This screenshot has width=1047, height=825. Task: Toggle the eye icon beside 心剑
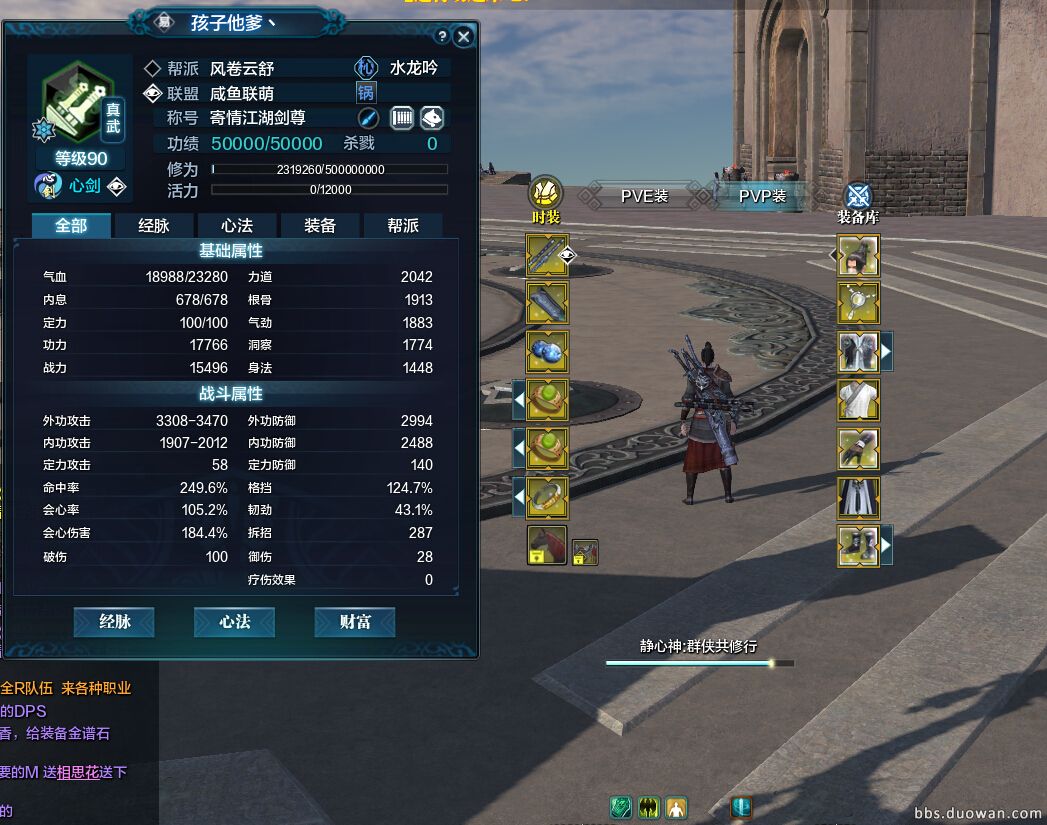pyautogui.click(x=117, y=185)
